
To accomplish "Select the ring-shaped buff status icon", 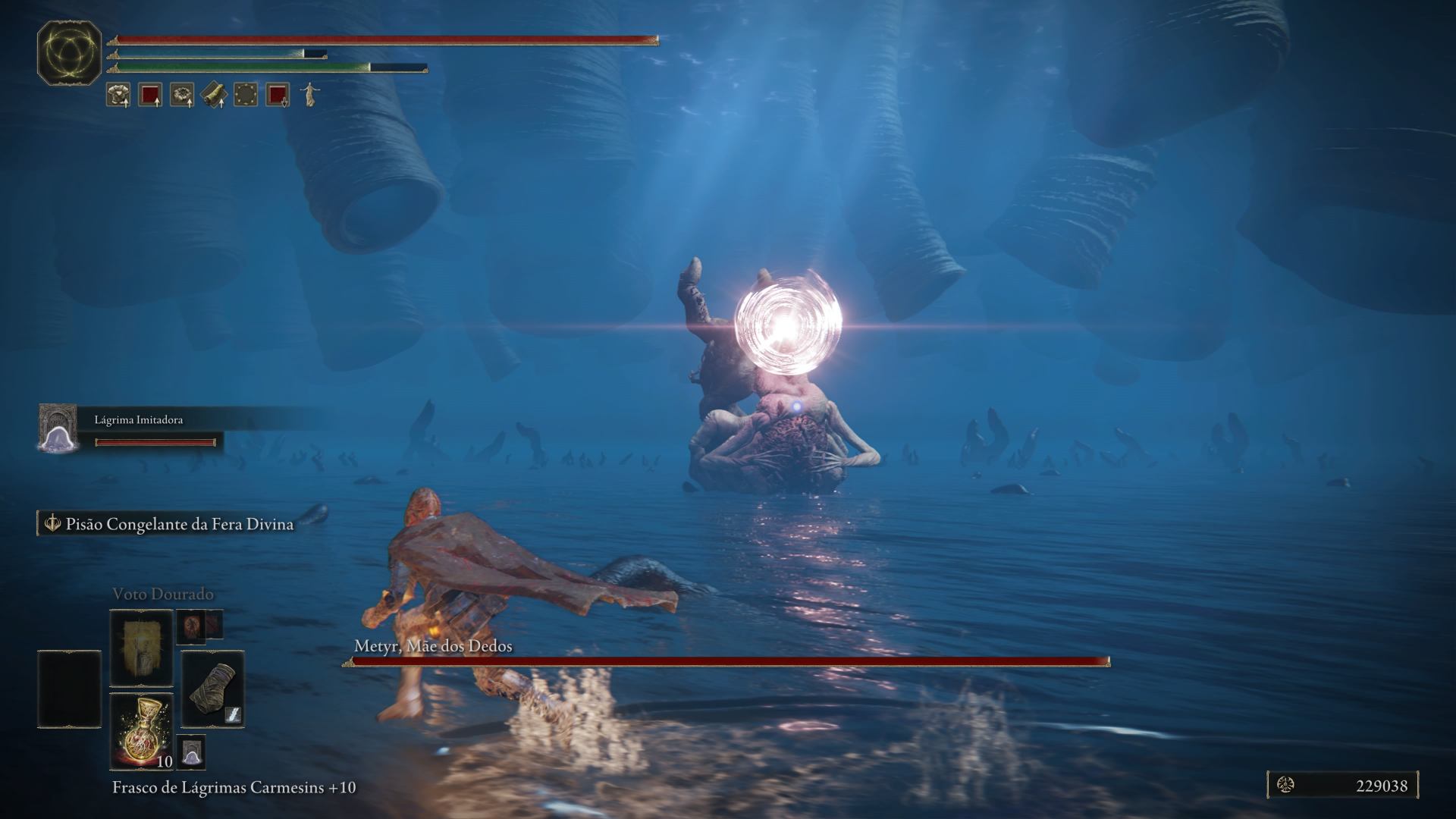I will (182, 95).
